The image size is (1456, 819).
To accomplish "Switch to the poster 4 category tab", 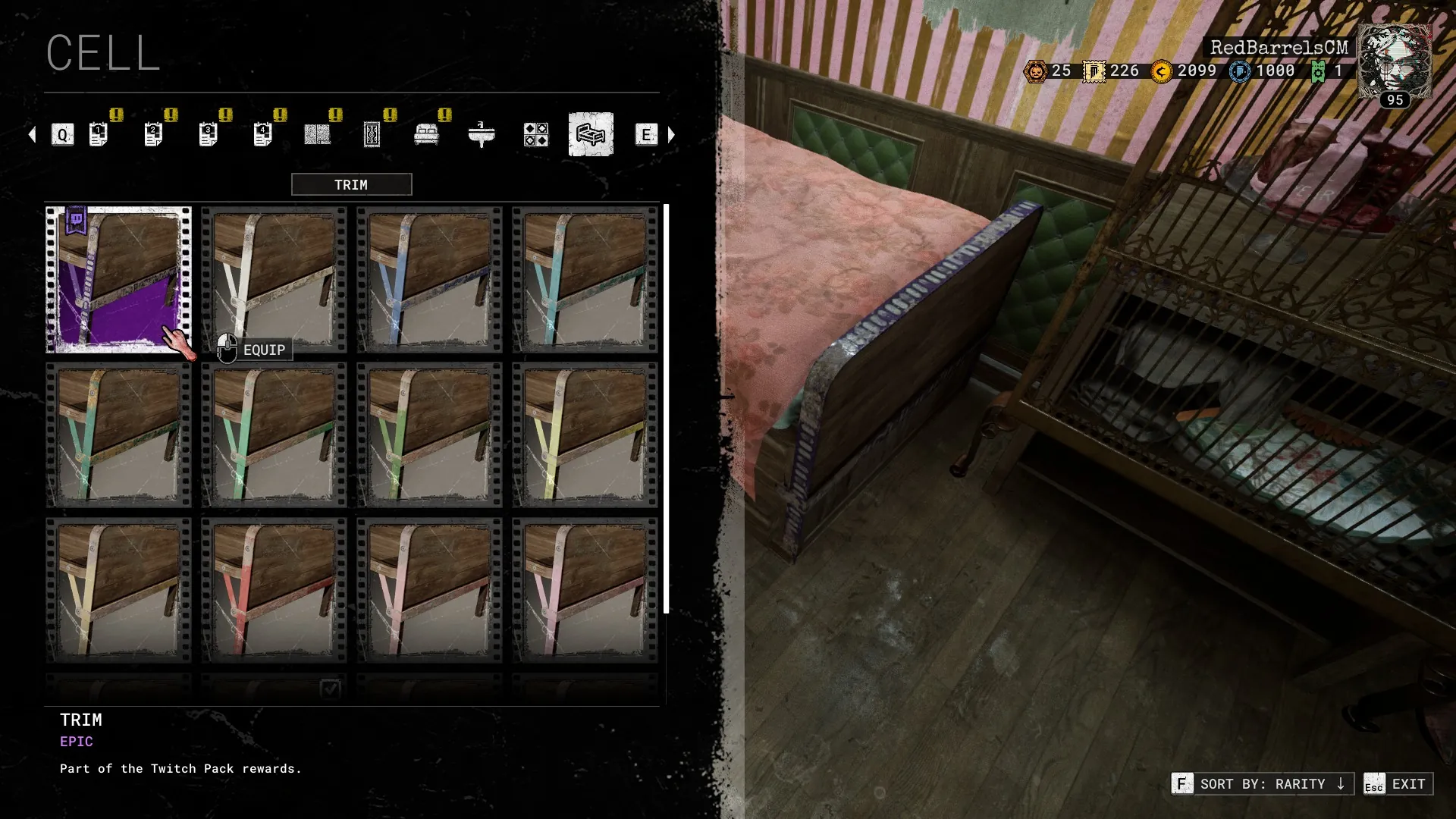I will (x=262, y=134).
